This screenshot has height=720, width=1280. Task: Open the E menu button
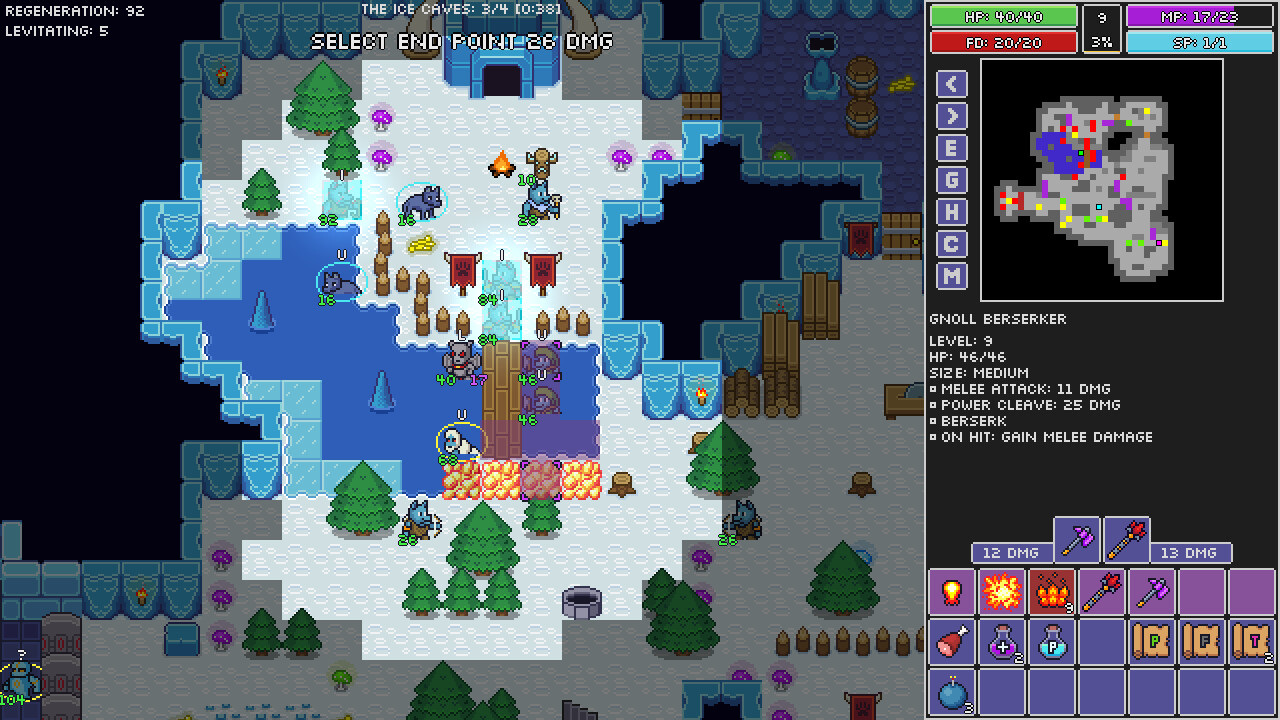point(951,148)
